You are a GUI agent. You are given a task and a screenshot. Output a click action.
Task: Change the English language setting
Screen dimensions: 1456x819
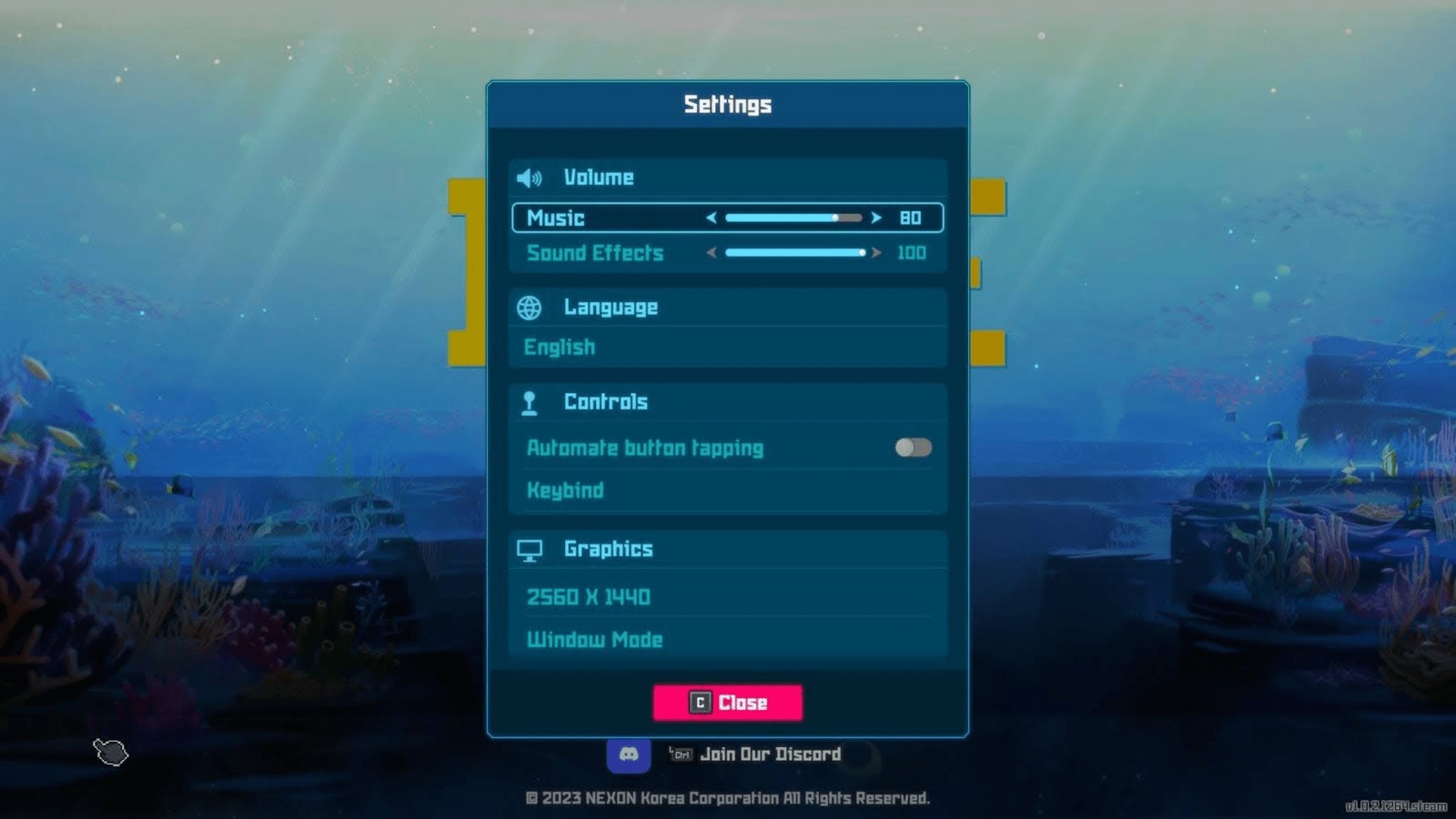point(560,347)
